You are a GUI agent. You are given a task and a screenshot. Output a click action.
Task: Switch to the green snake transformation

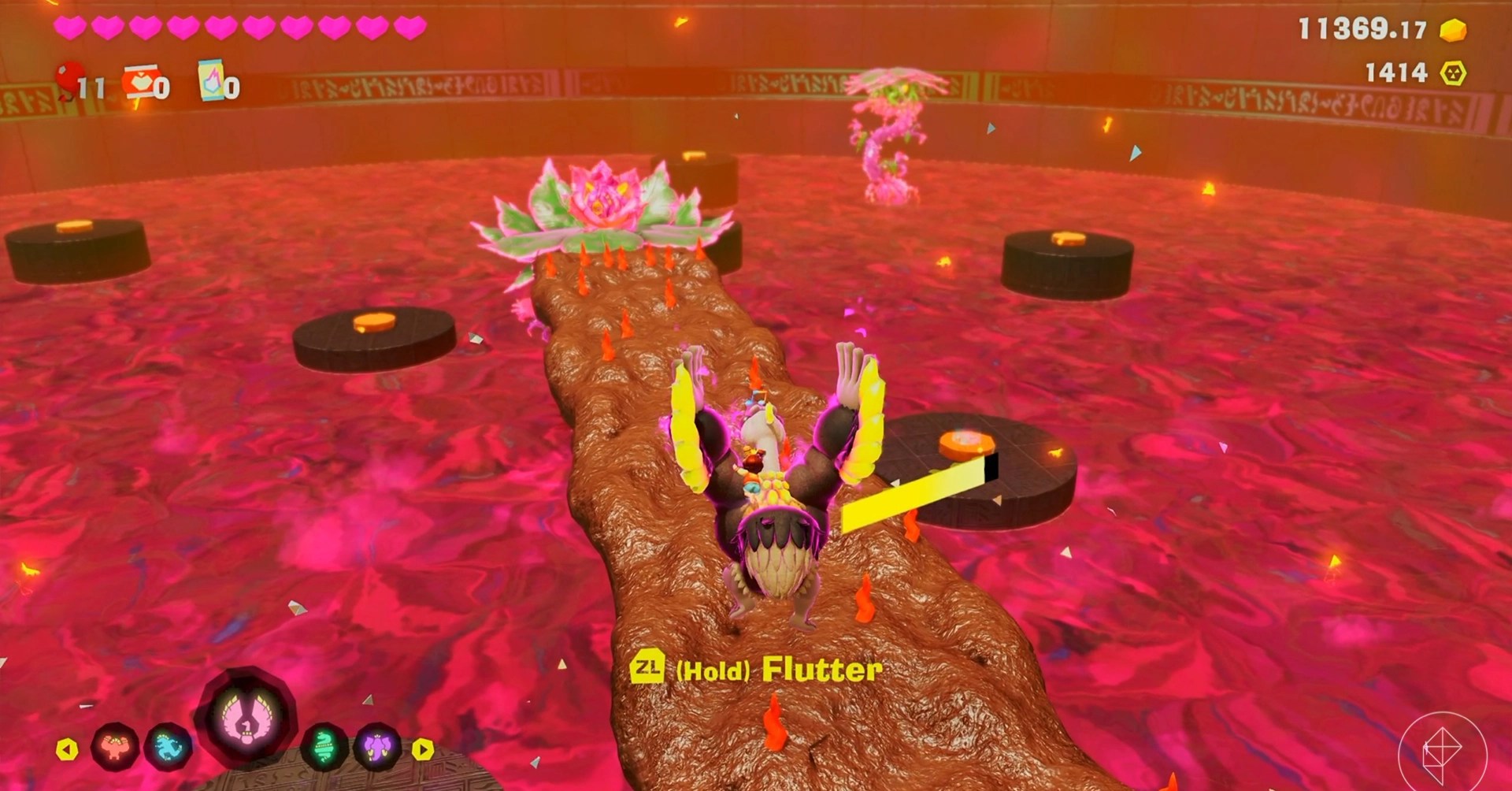pos(324,746)
